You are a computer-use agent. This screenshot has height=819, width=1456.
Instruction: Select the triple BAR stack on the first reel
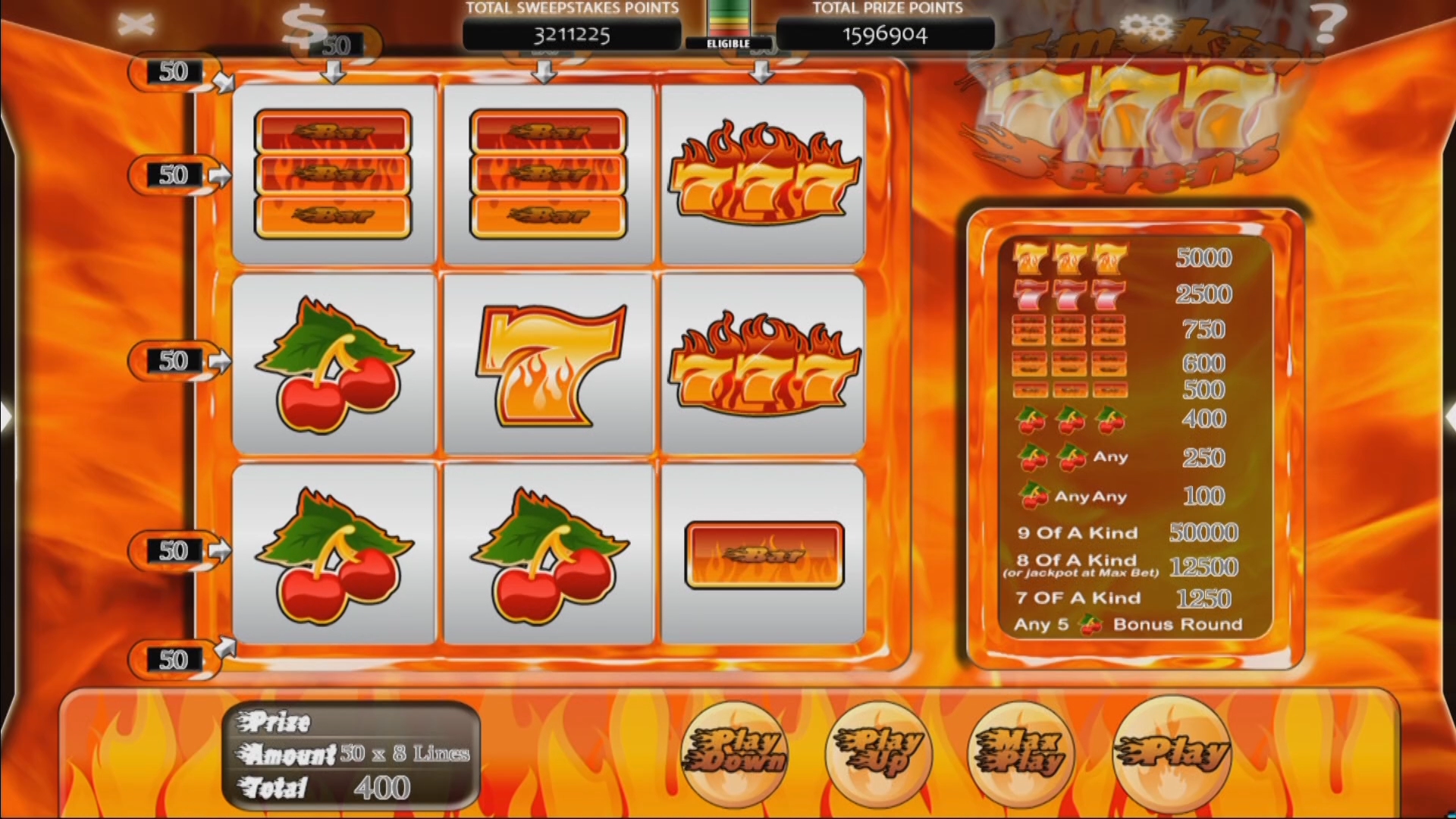[x=334, y=173]
